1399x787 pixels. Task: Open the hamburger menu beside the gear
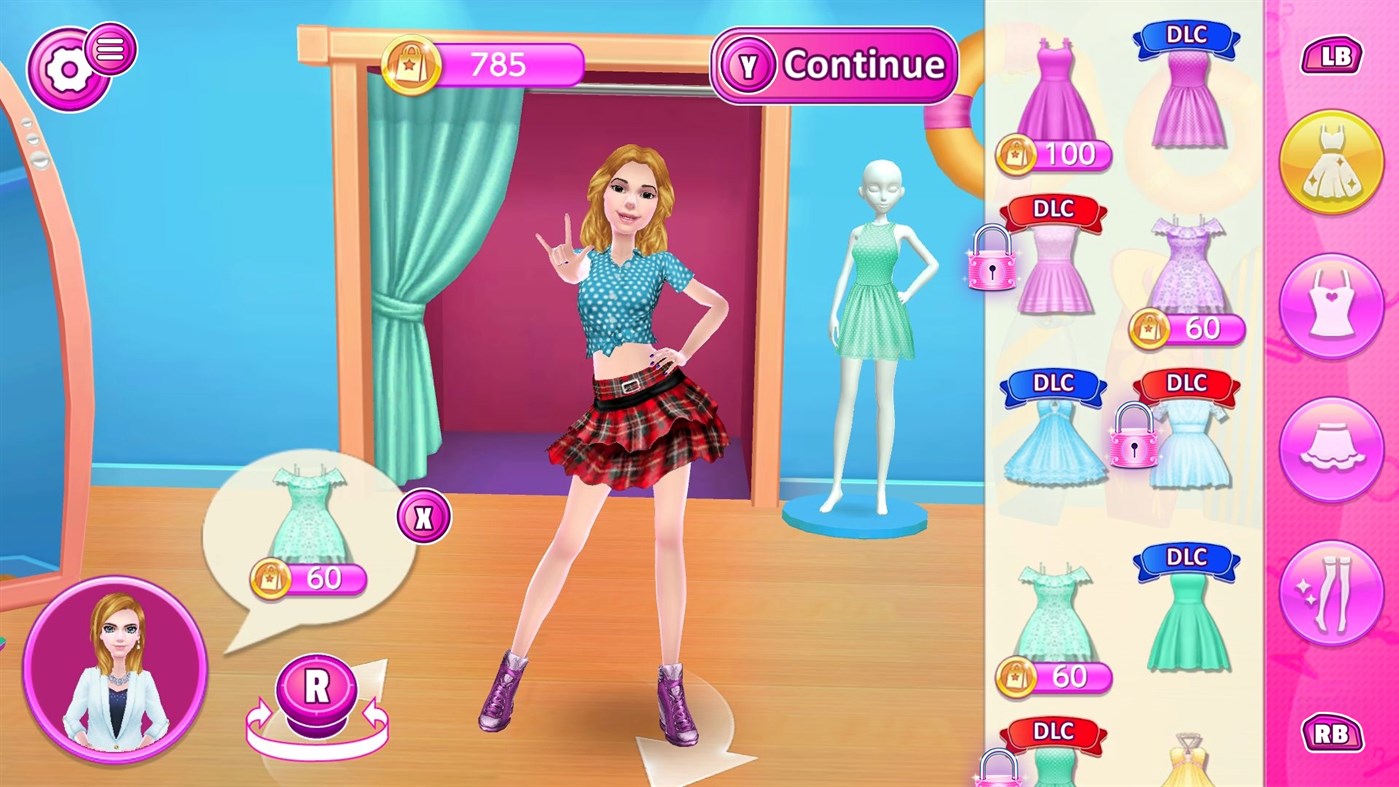tap(111, 48)
